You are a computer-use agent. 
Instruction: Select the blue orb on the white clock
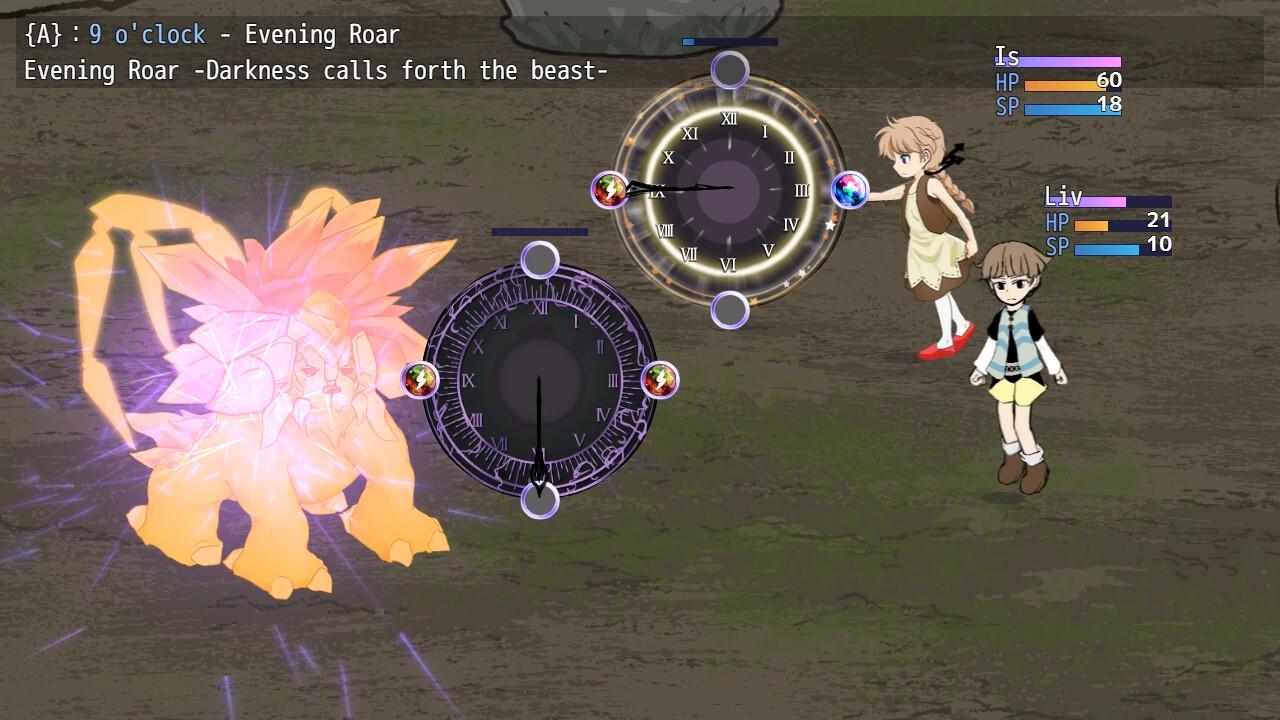point(849,190)
